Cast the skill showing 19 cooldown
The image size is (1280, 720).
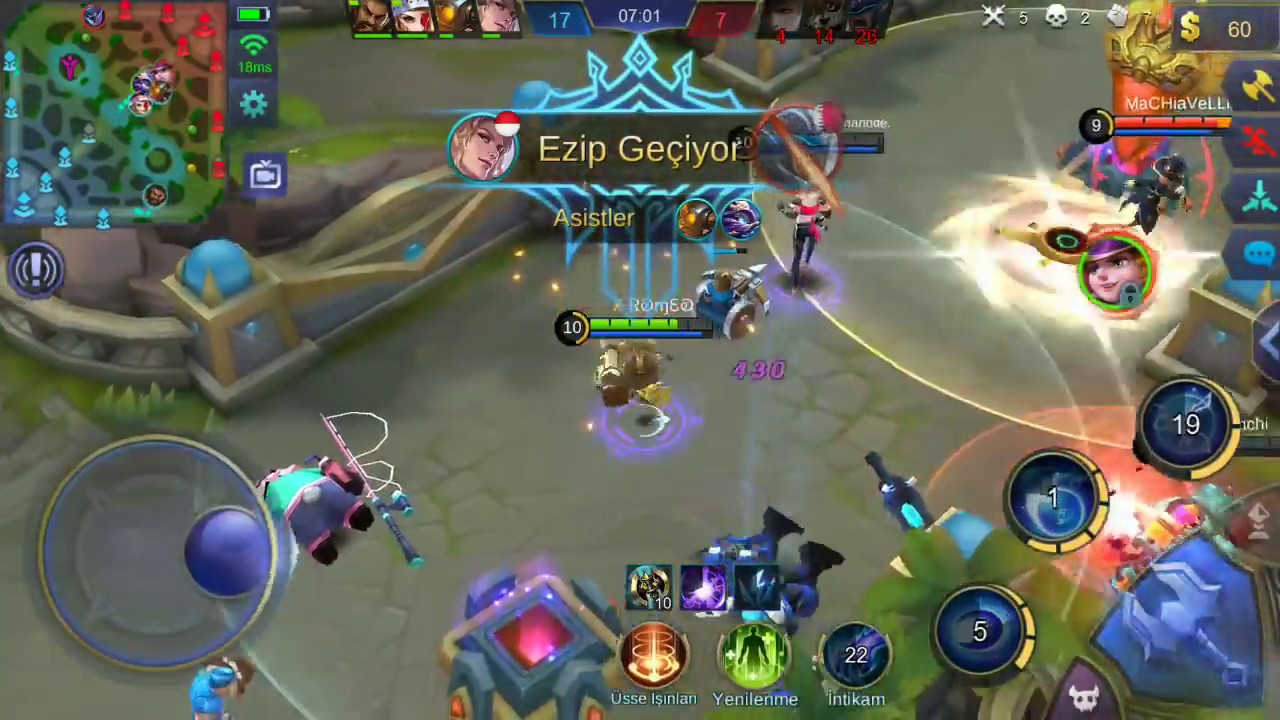click(1186, 425)
